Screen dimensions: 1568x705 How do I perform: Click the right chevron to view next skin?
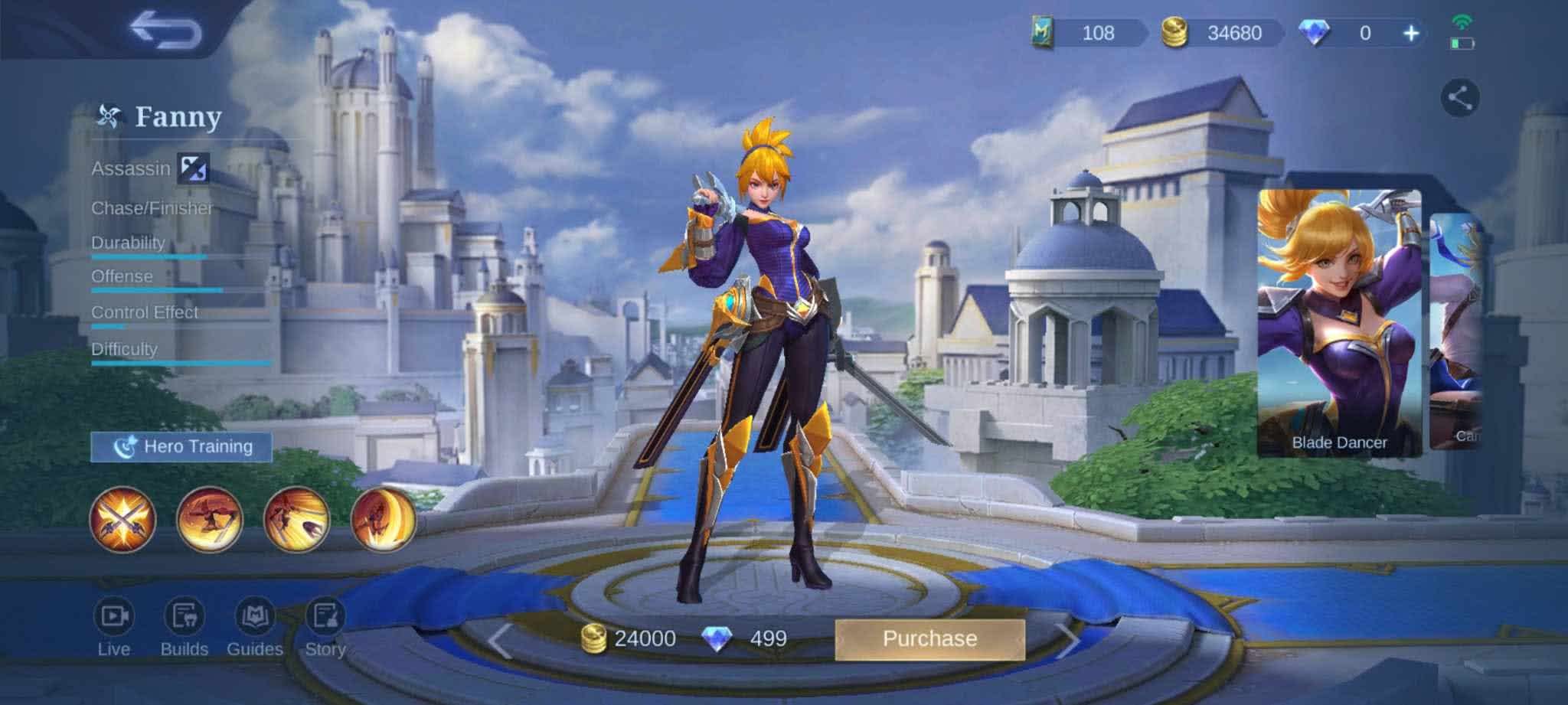point(1070,638)
